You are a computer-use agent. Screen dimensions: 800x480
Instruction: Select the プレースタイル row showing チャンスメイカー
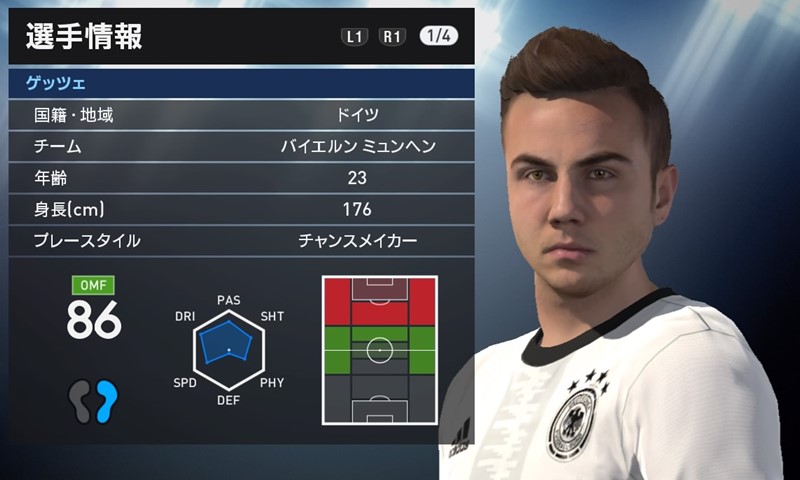(240, 241)
